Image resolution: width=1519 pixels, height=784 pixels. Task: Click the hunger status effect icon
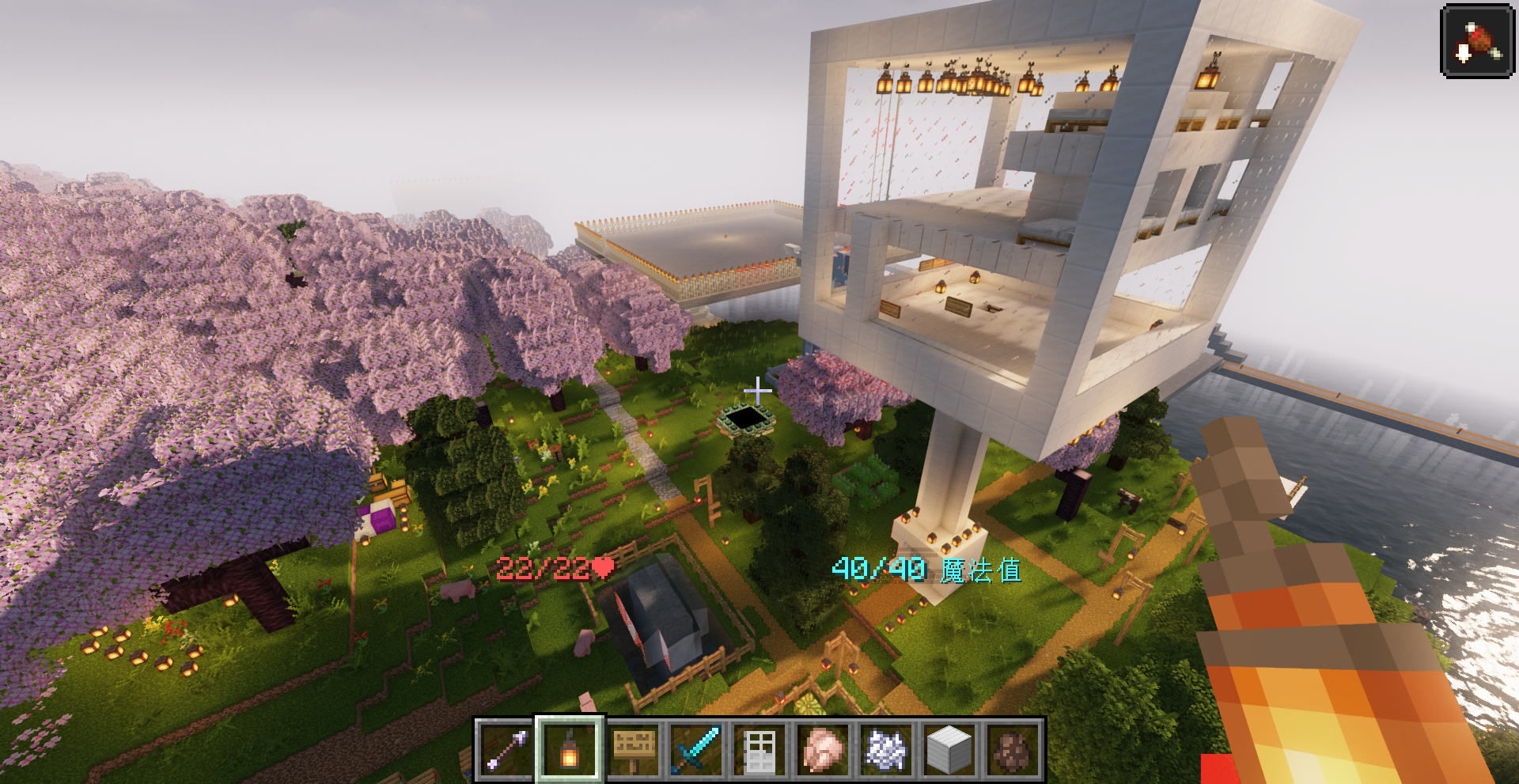(1477, 41)
